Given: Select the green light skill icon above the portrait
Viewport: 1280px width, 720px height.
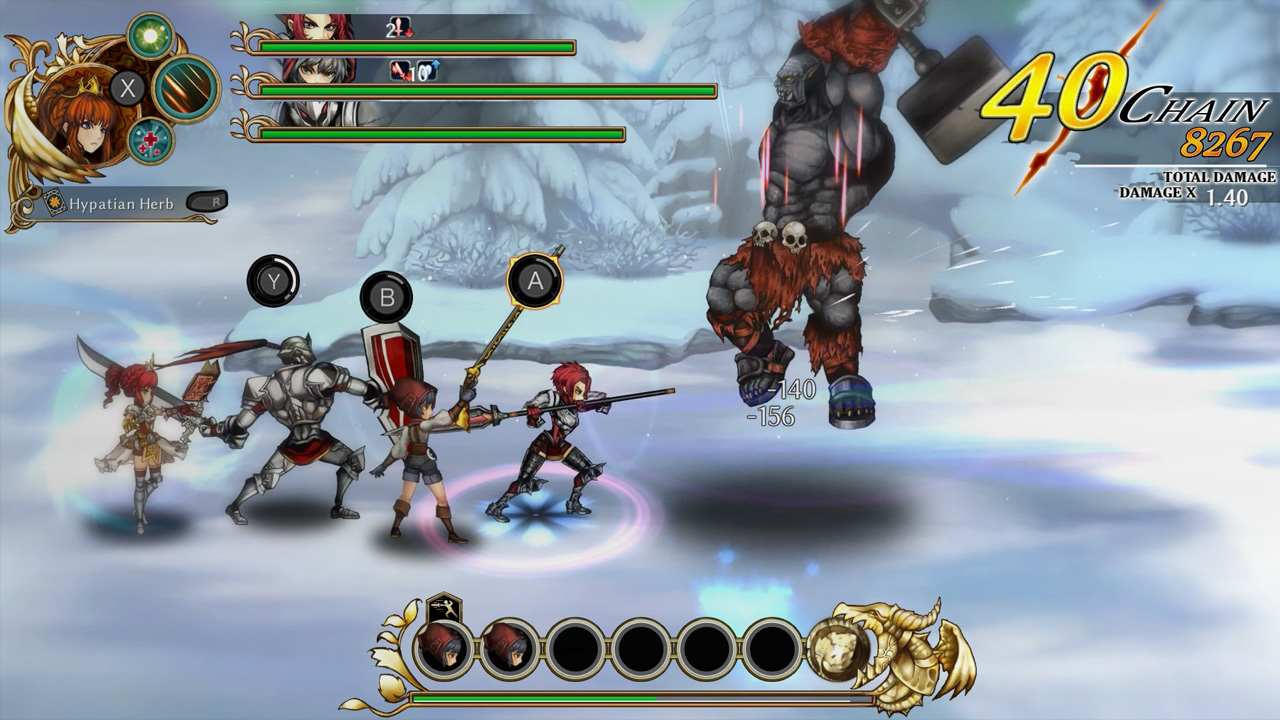Looking at the screenshot, I should point(150,33).
